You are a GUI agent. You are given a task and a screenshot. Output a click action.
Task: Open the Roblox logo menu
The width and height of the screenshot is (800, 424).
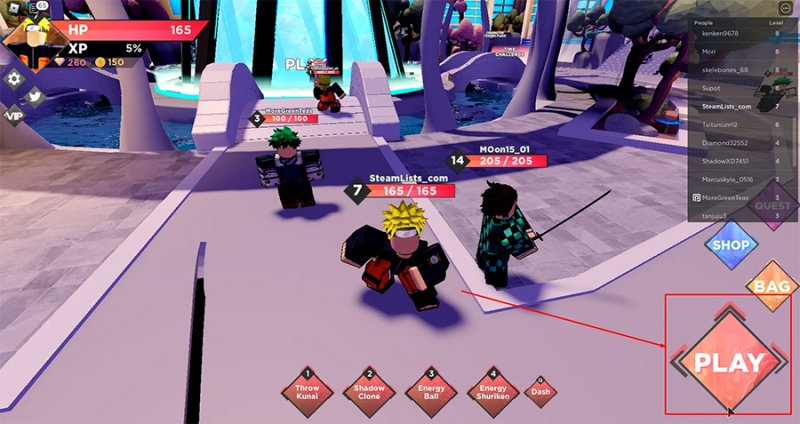pos(11,8)
